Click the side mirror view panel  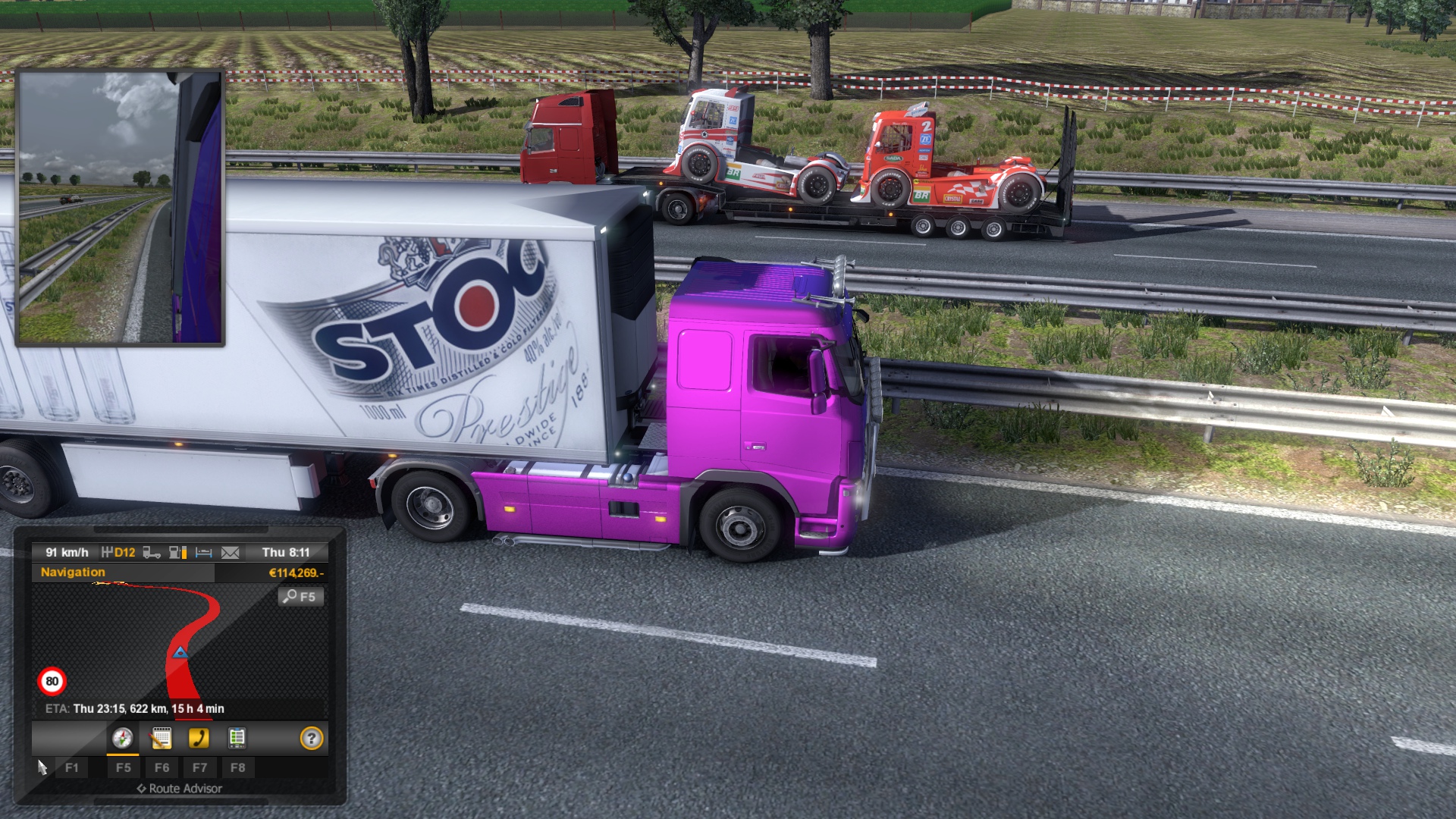pyautogui.click(x=120, y=208)
